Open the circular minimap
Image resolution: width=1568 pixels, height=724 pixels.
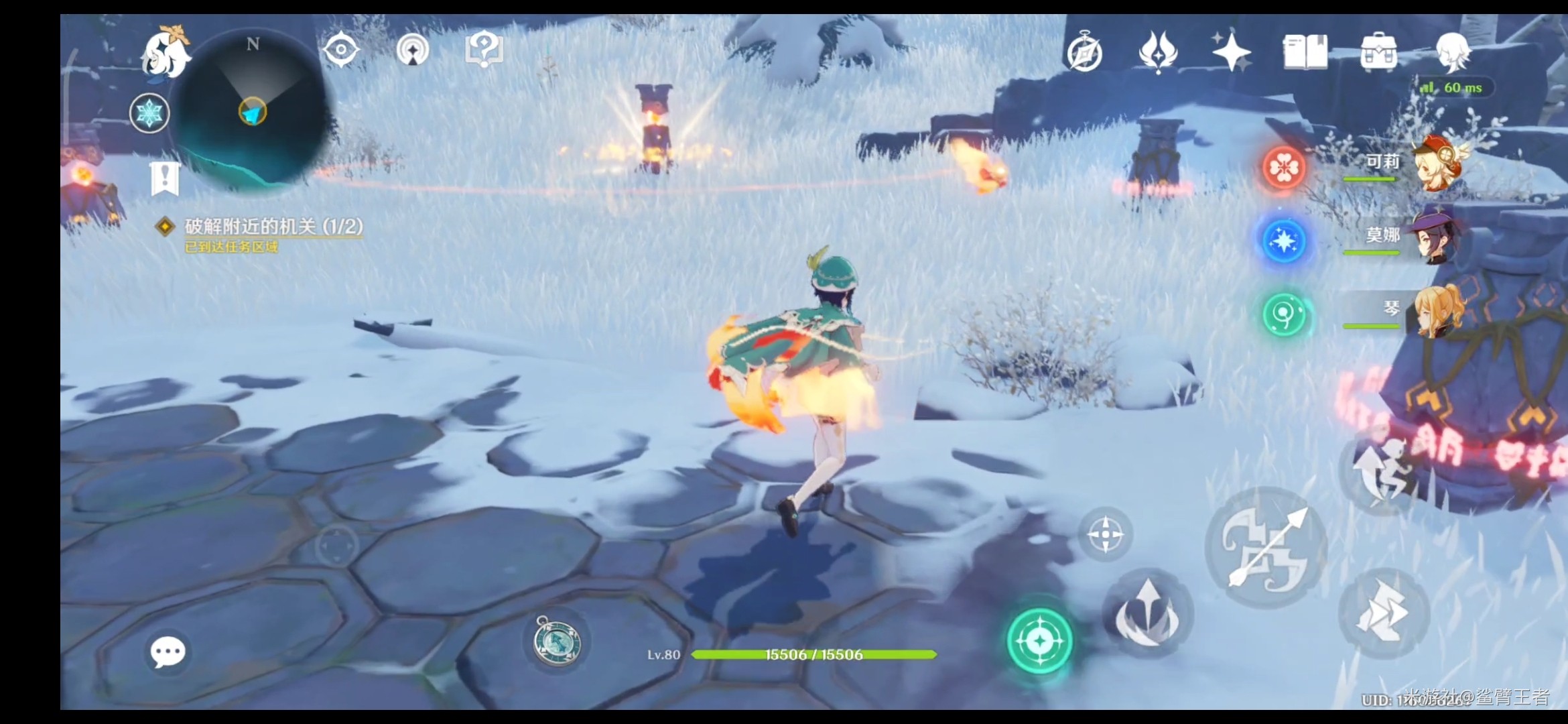click(x=253, y=111)
